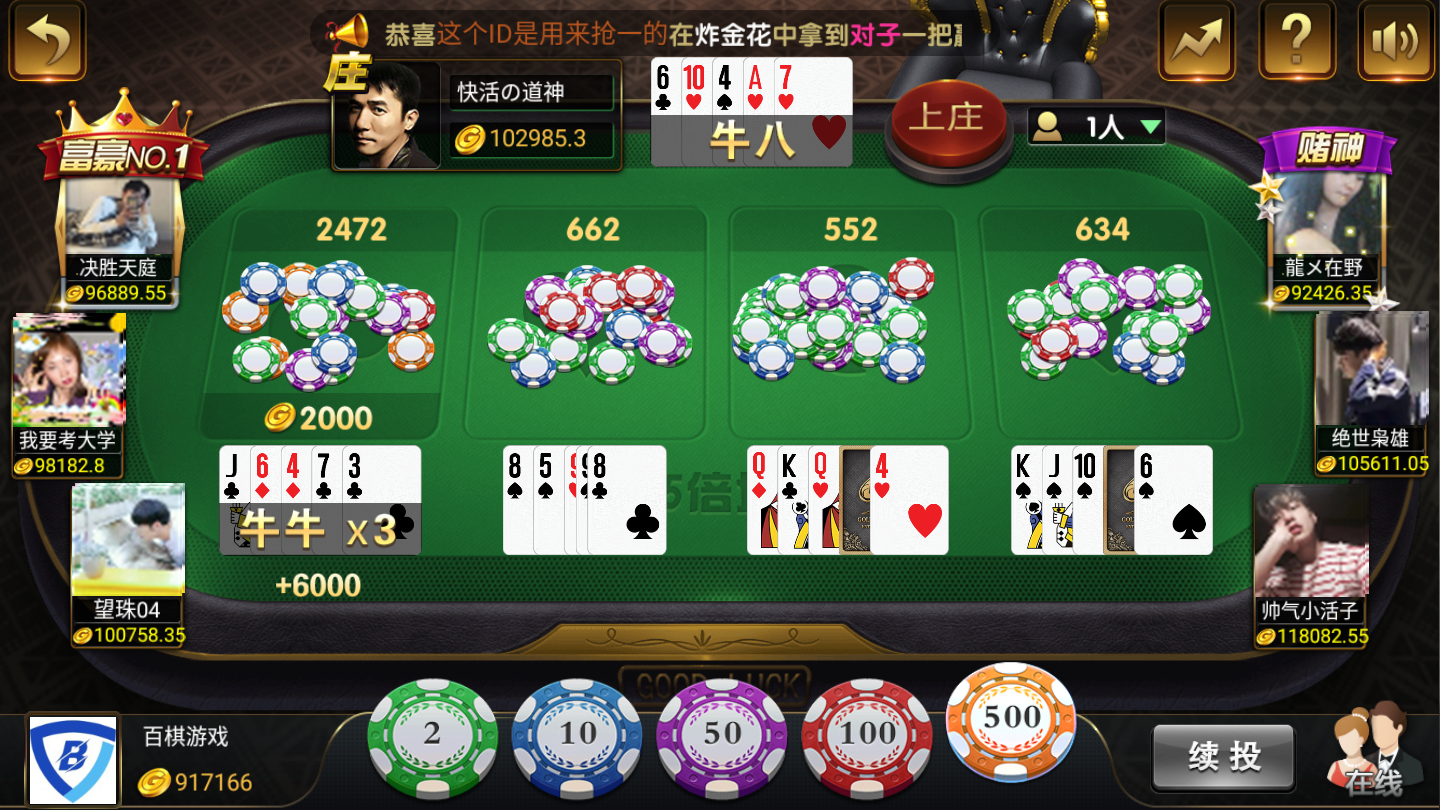Open the trend chart history

[x=1196, y=41]
